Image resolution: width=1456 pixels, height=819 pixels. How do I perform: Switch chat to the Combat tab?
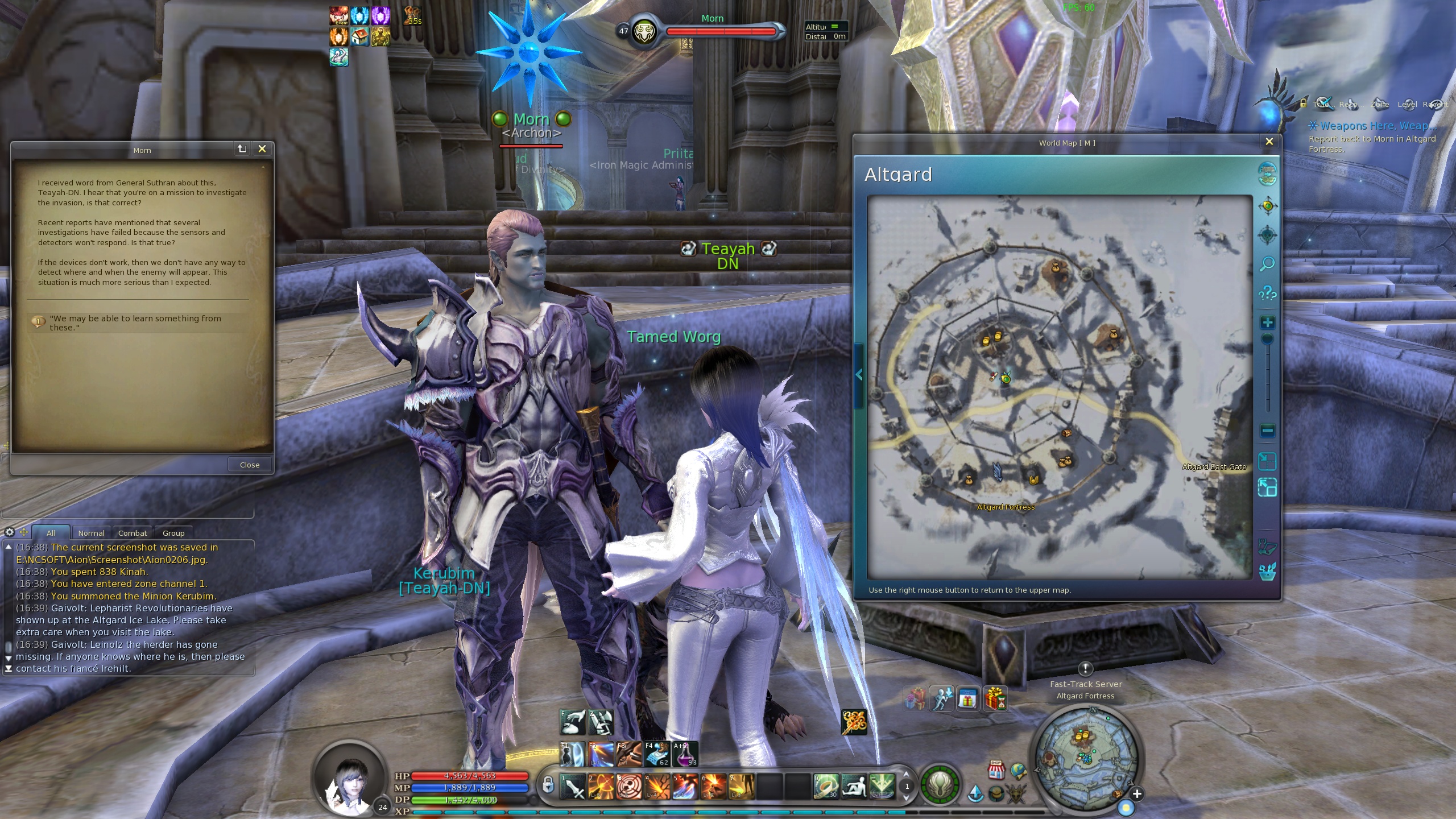coord(133,533)
